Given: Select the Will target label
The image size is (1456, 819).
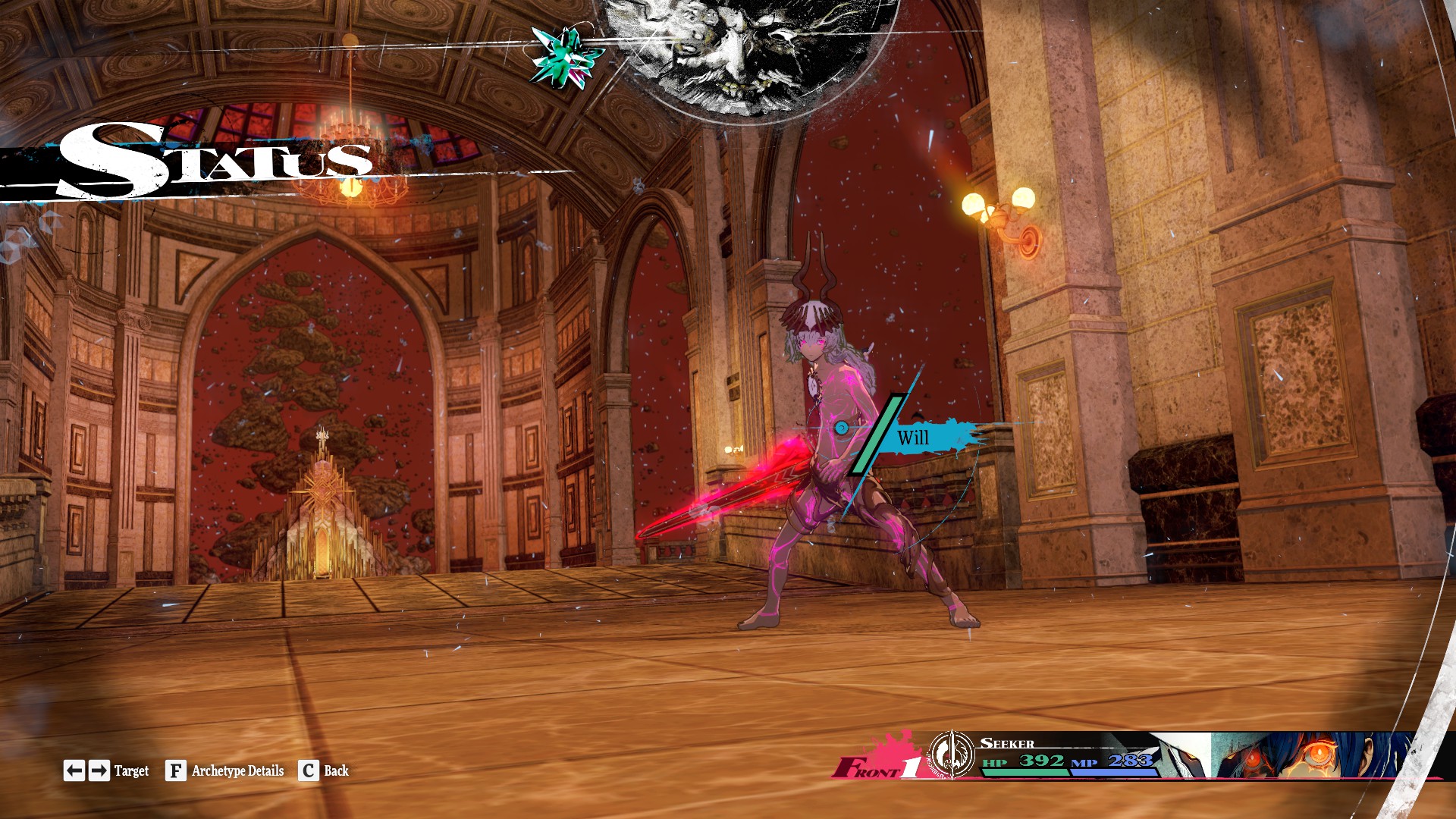Looking at the screenshot, I should (913, 438).
